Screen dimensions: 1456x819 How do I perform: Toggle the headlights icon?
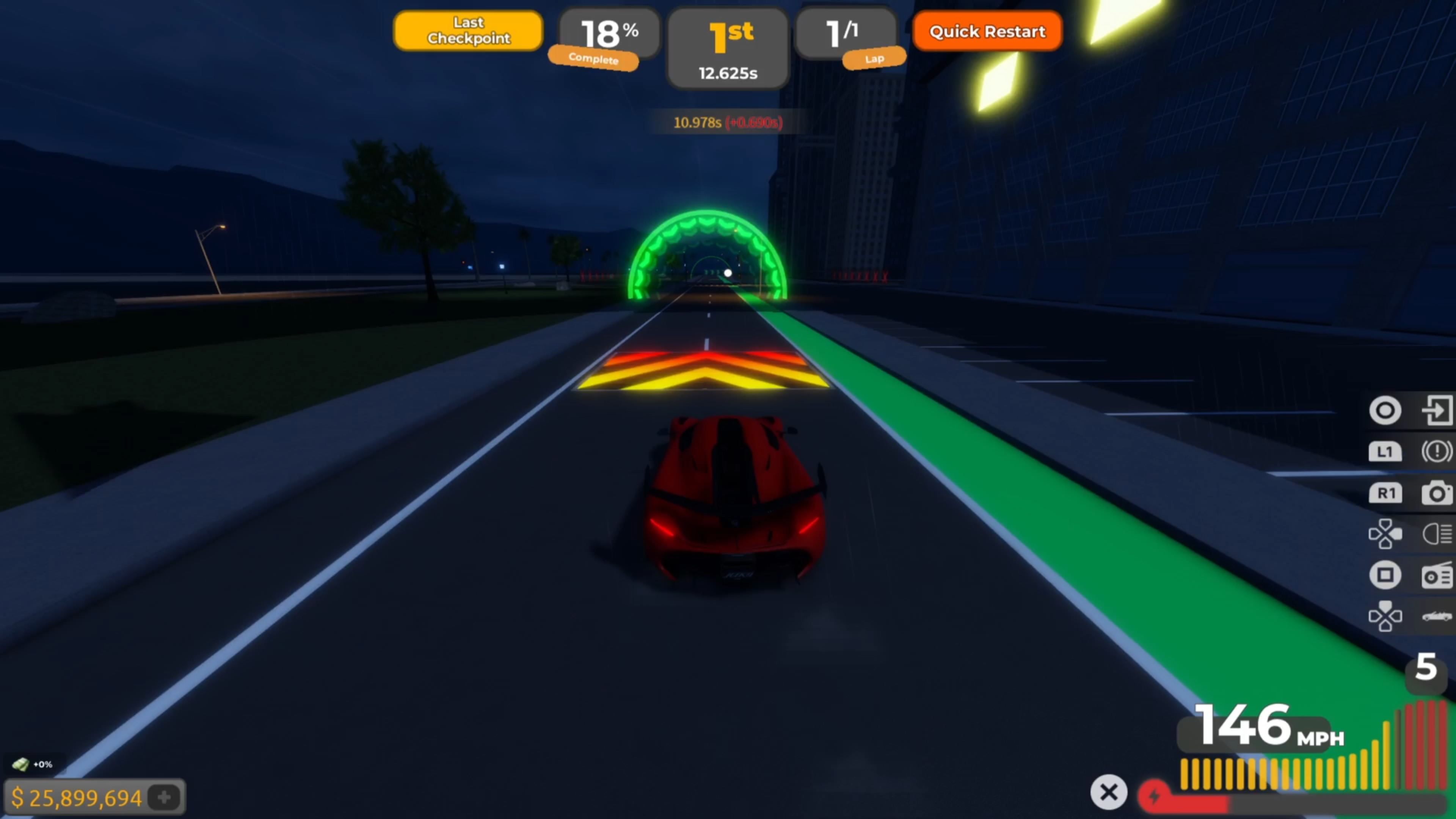(x=1436, y=533)
